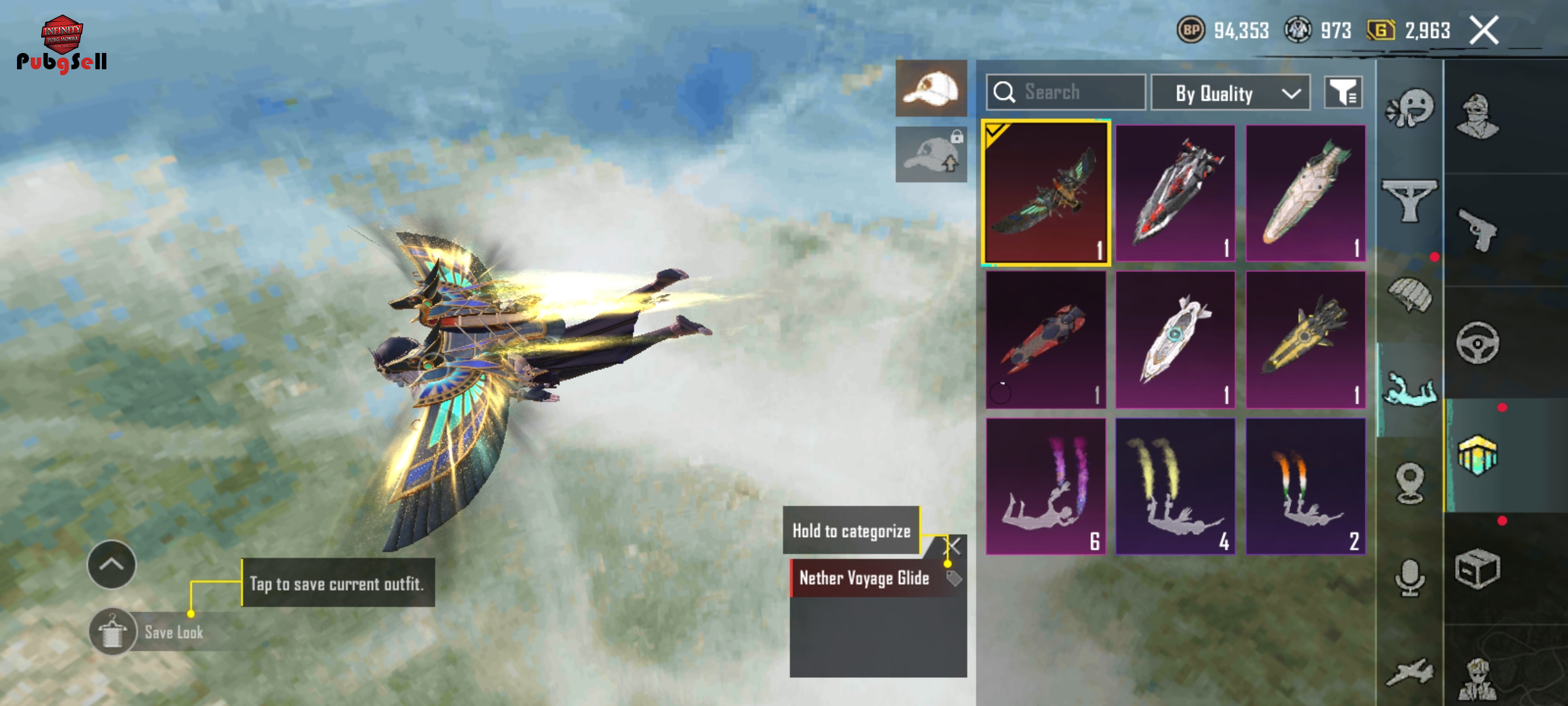Select the purple smoke trail item
Viewport: 1568px width, 706px height.
tap(1045, 486)
